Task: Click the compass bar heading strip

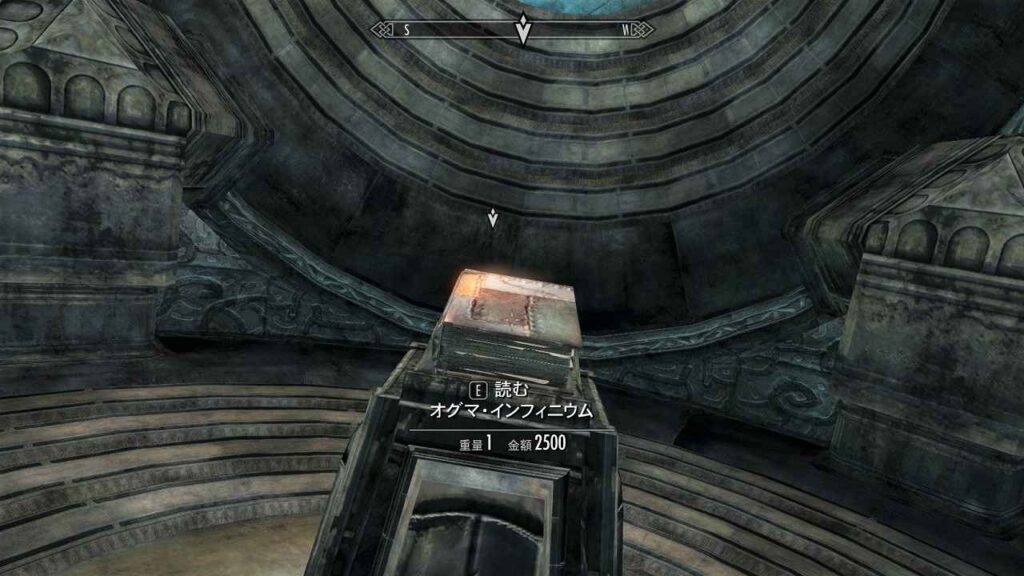Action: pyautogui.click(x=512, y=29)
